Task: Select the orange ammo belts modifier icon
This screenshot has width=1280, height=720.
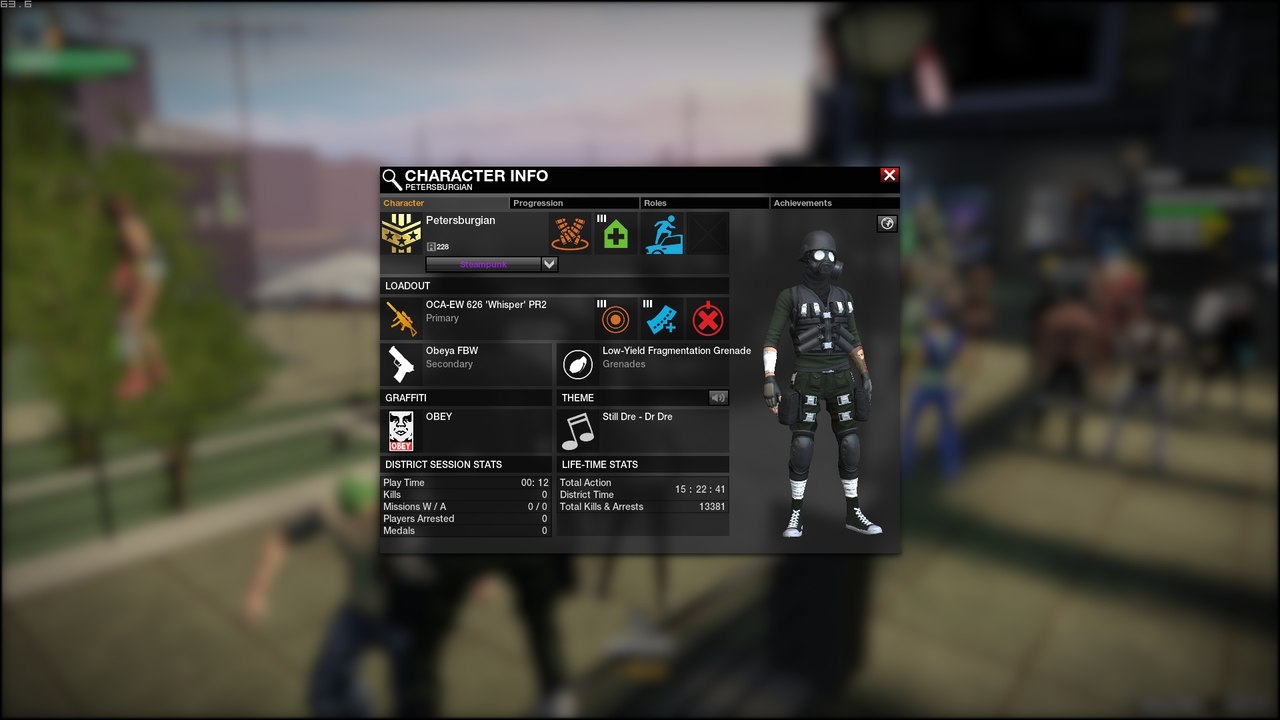Action: 569,233
